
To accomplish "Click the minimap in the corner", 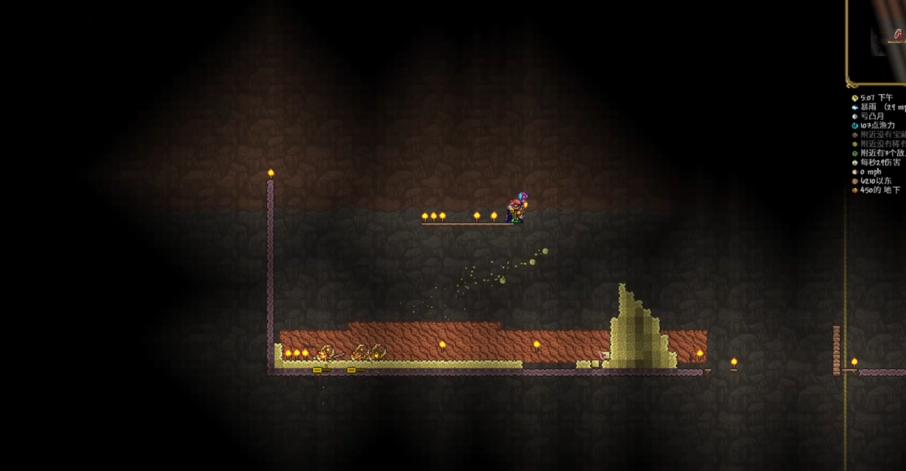I will coord(877,40).
